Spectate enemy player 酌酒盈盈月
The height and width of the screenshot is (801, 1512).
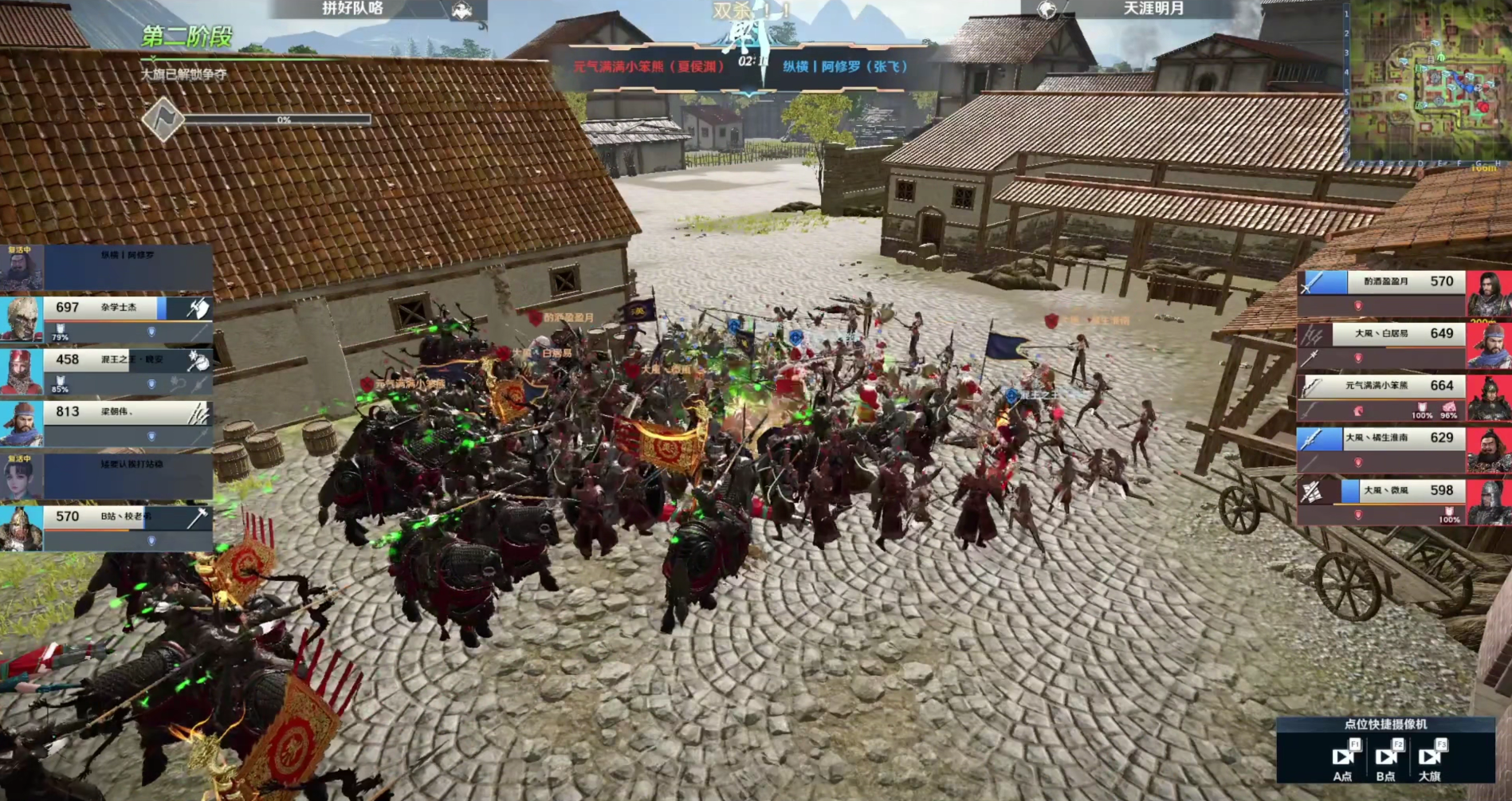tap(1403, 293)
